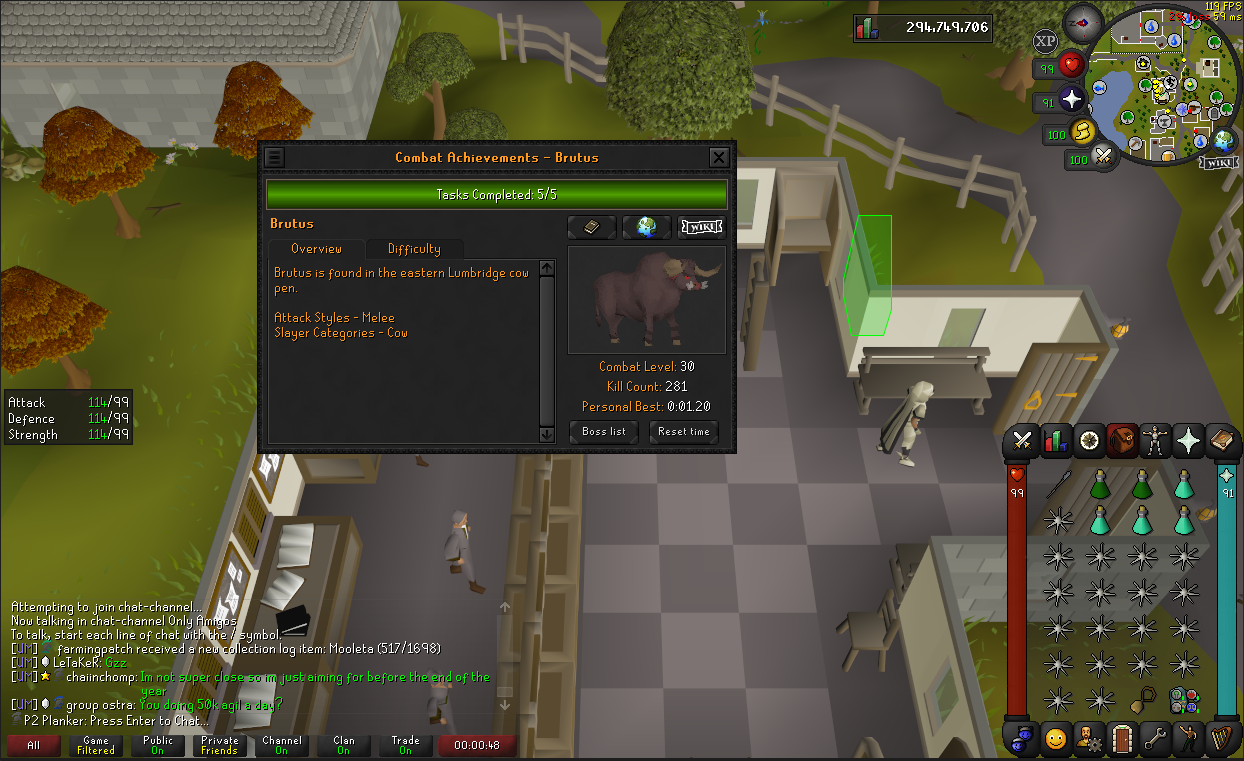Open the Prayer star tab
Image resolution: width=1244 pixels, height=761 pixels.
tap(1189, 440)
